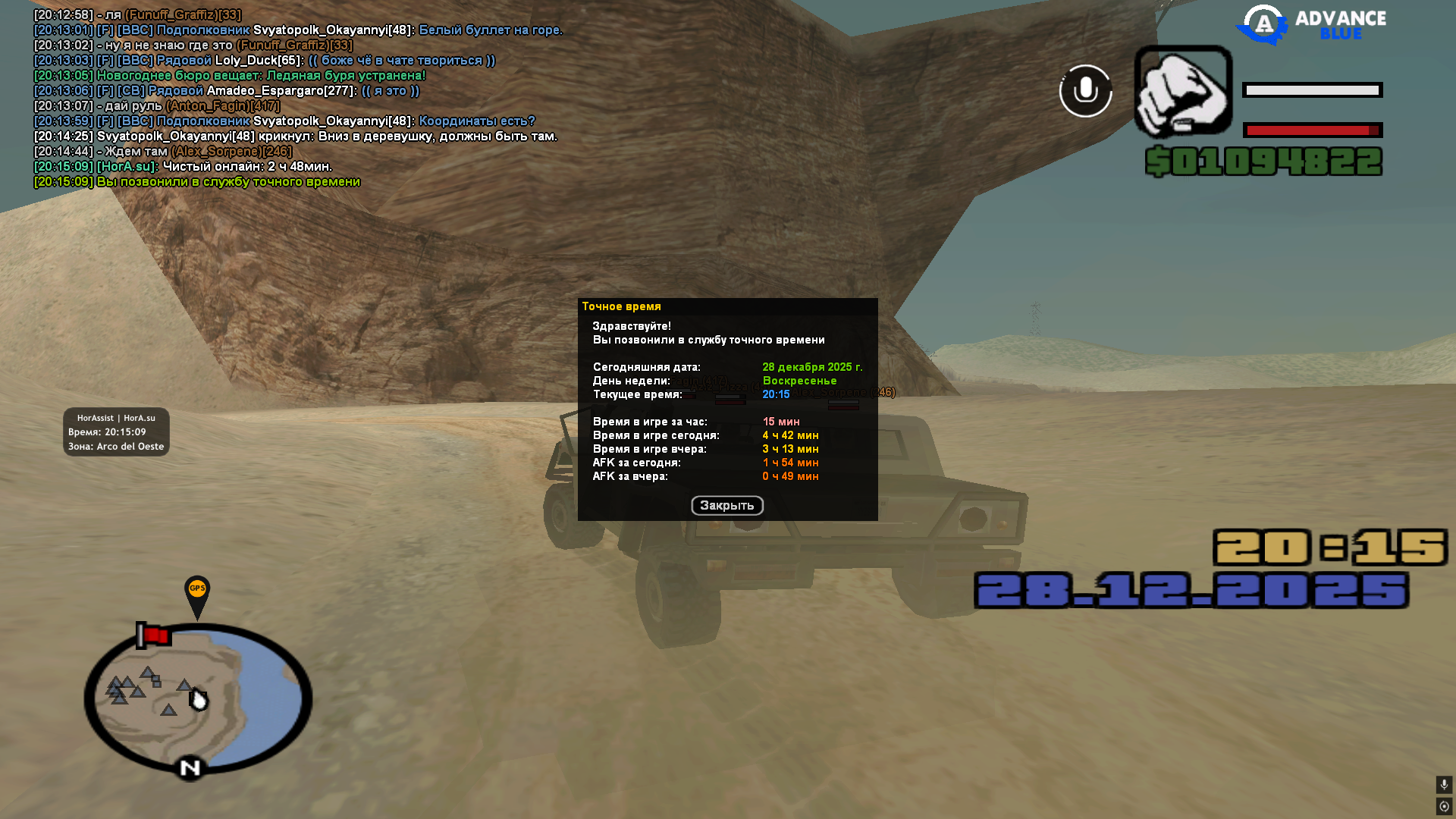Viewport: 1456px width, 819px height.
Task: Close the exact time dialog
Action: [726, 506]
